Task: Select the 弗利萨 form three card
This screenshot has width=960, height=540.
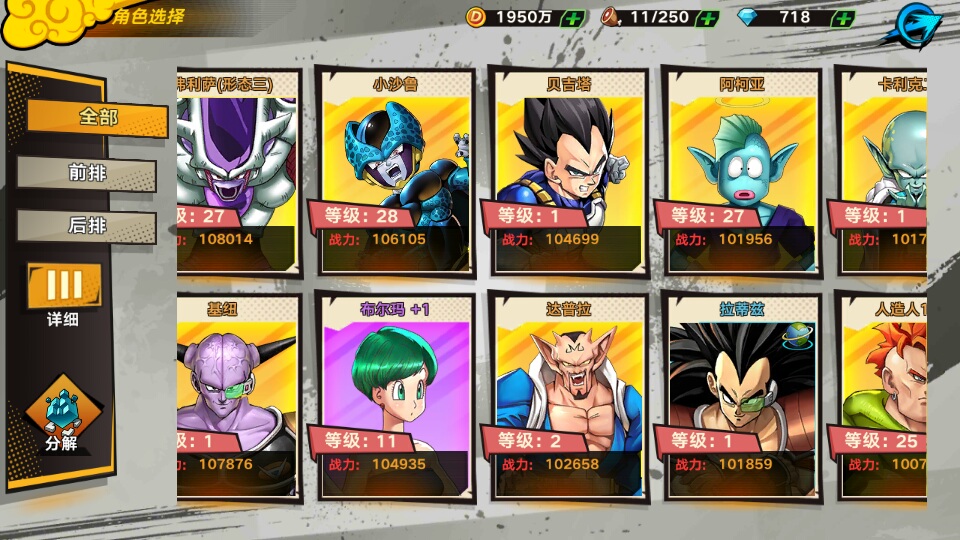Action: pos(238,172)
